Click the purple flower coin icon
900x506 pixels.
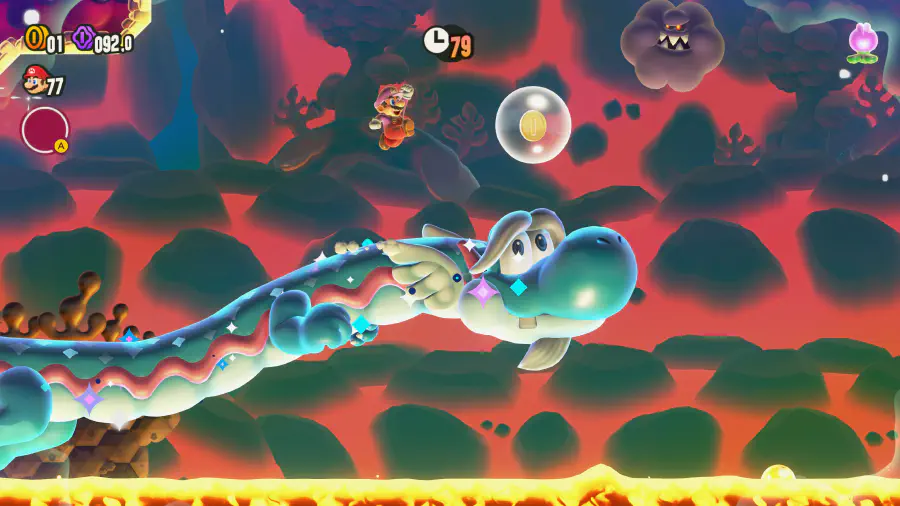click(83, 39)
